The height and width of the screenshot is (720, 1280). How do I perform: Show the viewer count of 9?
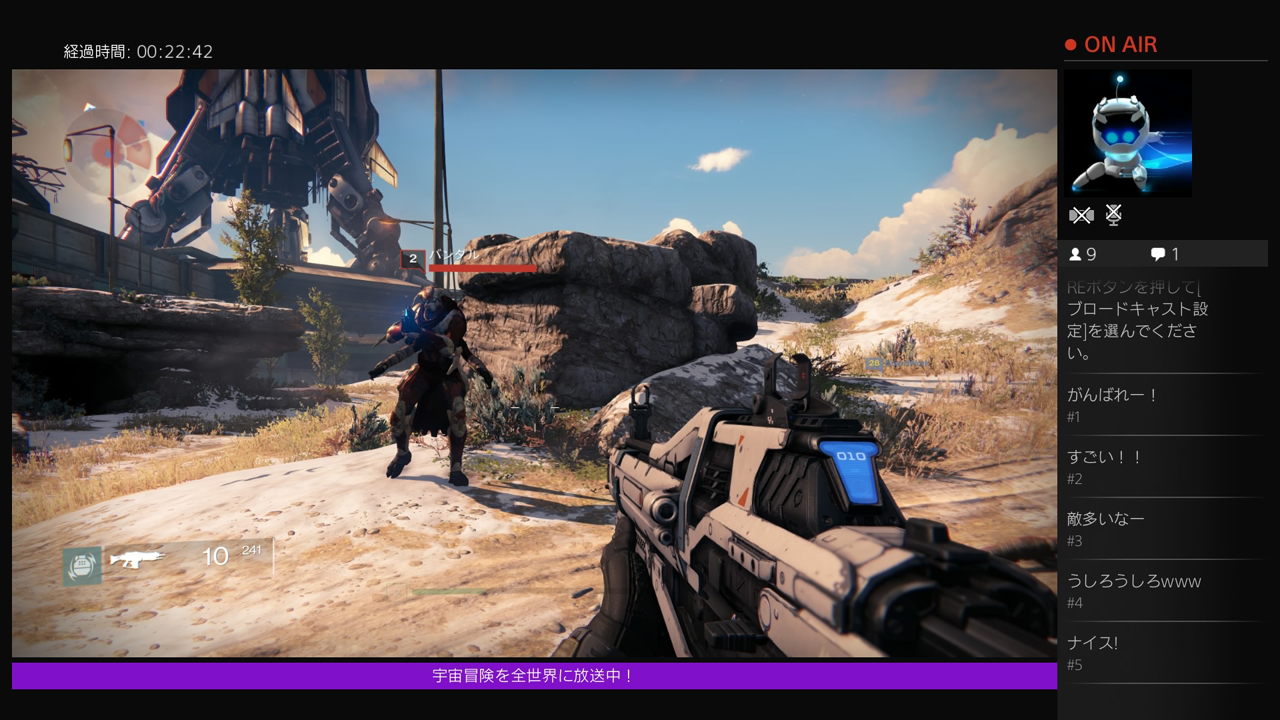[x=1083, y=254]
